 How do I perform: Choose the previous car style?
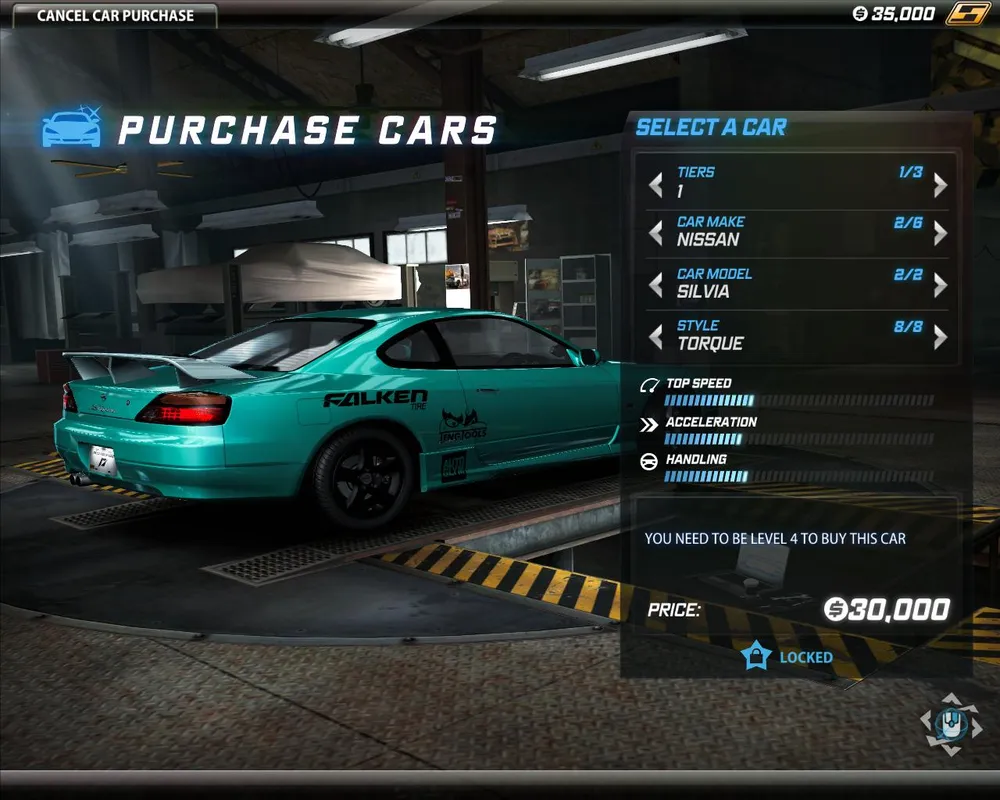656,337
